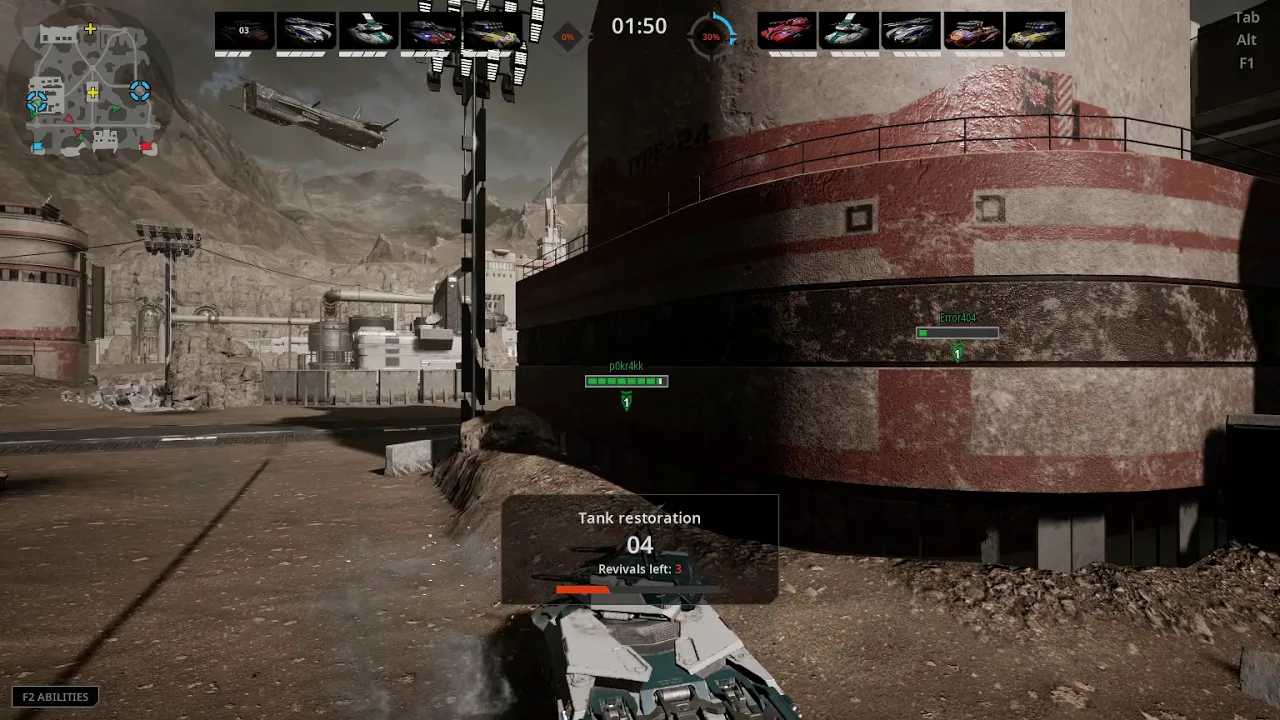
Task: Choose the orange tank portrait
Action: point(973,31)
